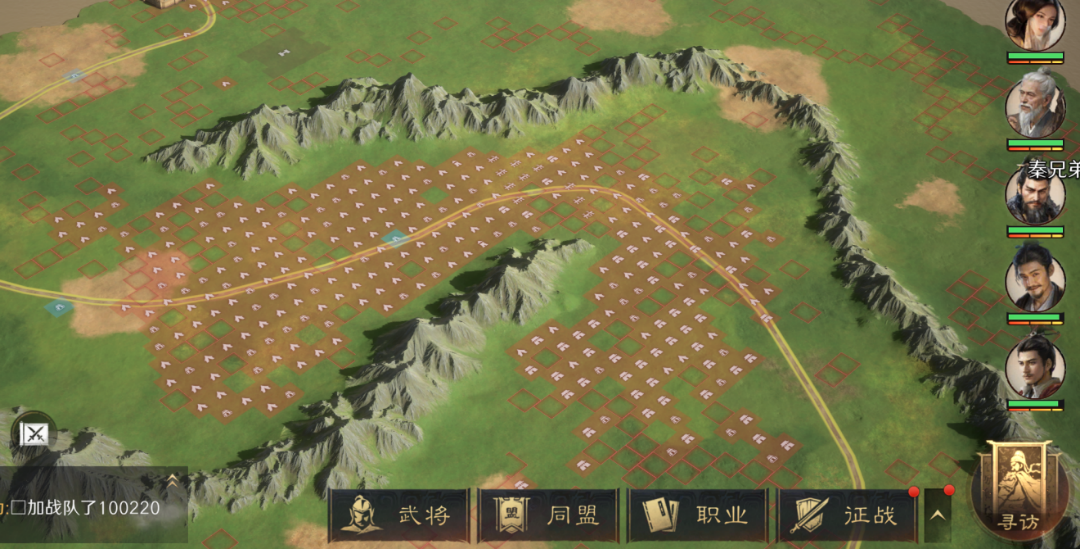Open the 职业 profession menu

tap(698, 516)
